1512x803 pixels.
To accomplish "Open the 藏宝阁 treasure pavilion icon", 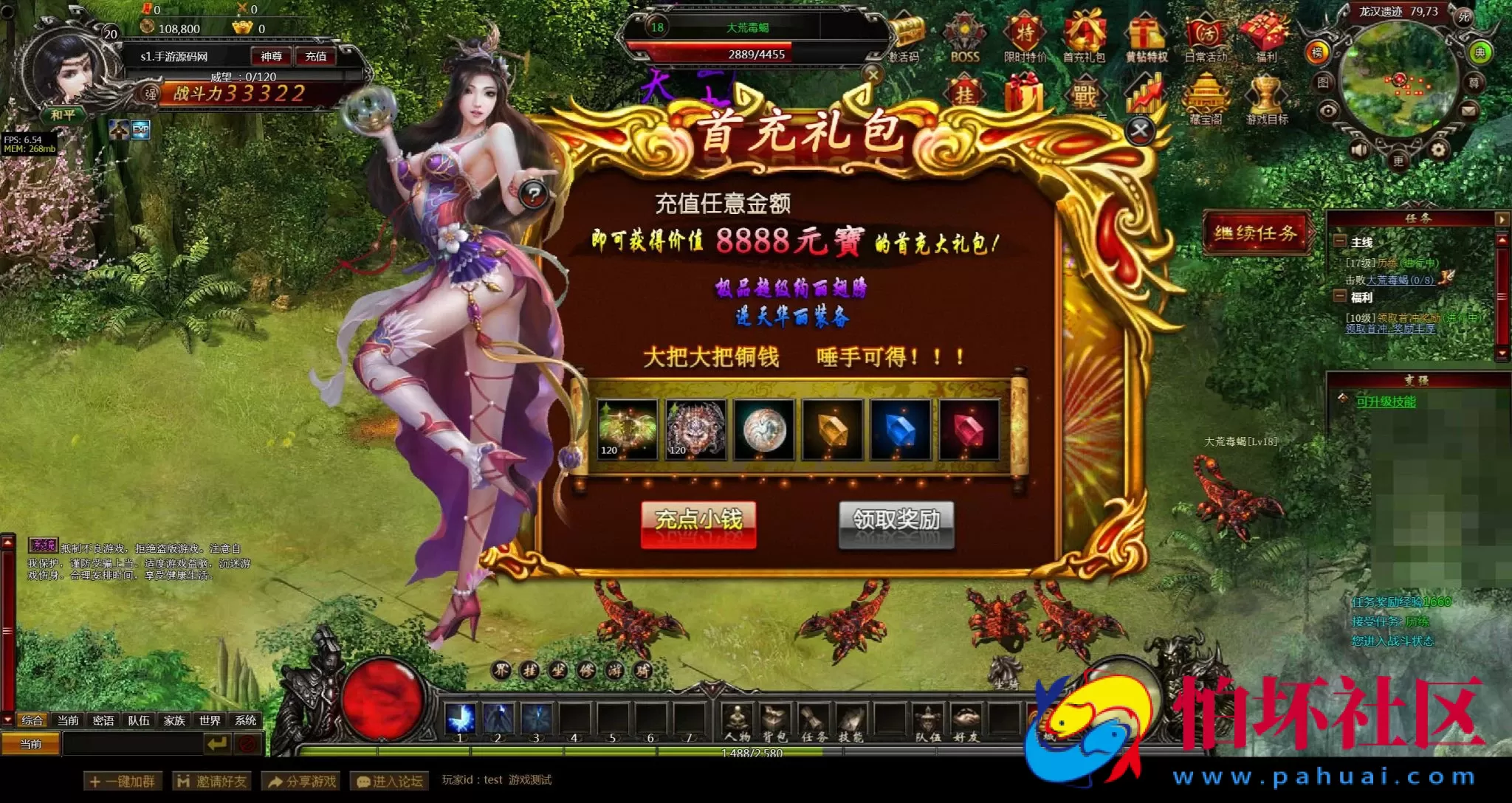I will (1203, 94).
